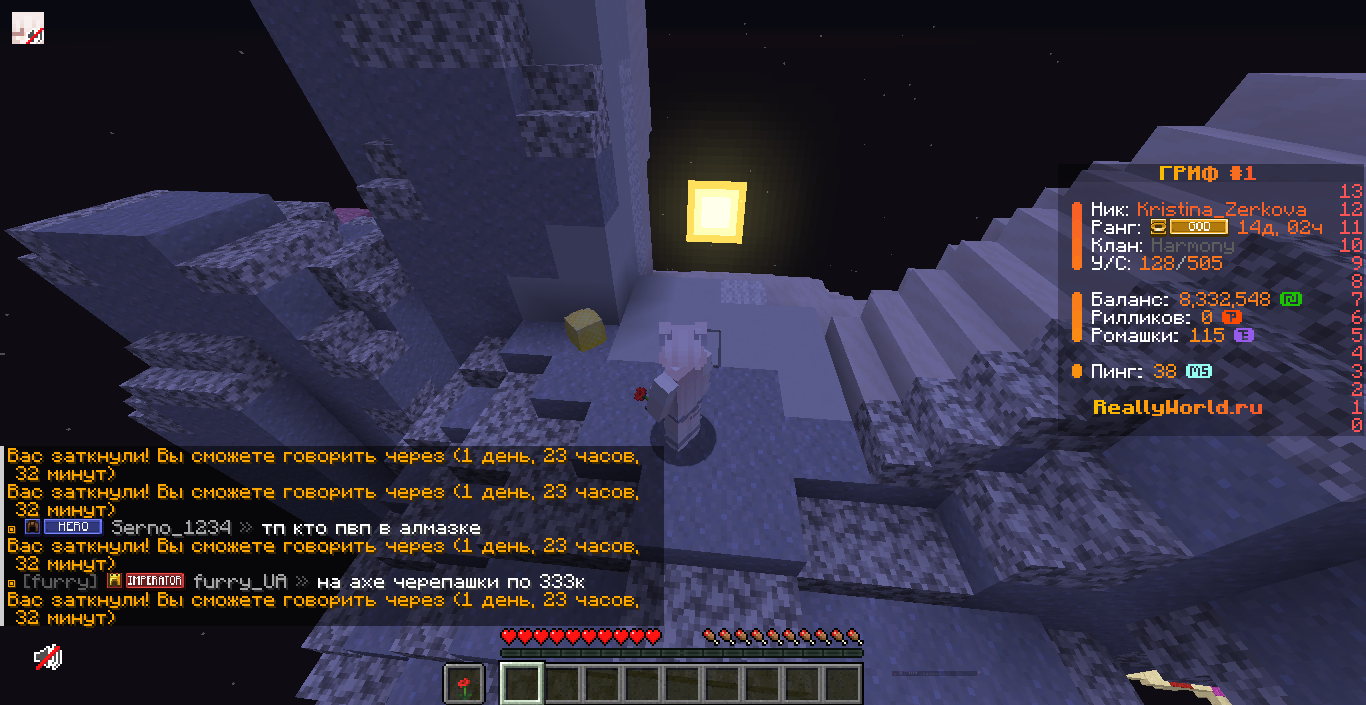This screenshot has height=705, width=1366.
Task: Click Serno_1234's name in chat
Action: (171, 527)
